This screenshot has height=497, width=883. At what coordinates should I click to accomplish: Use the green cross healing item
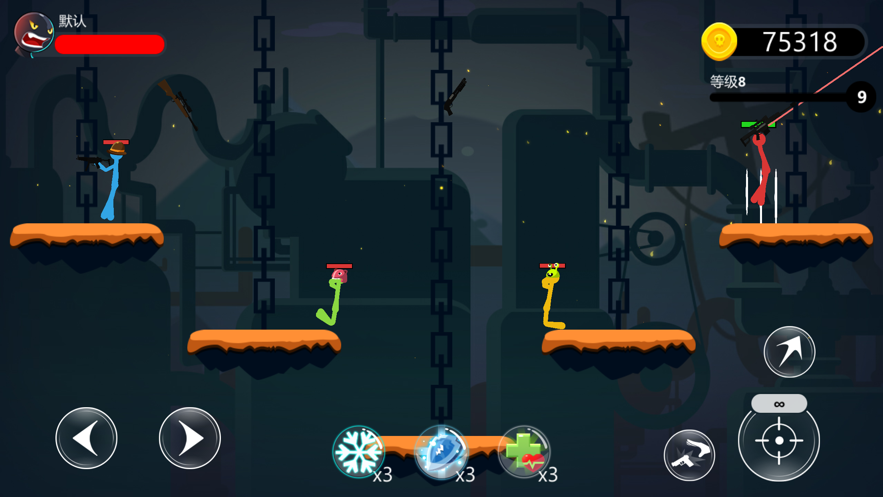[524, 451]
